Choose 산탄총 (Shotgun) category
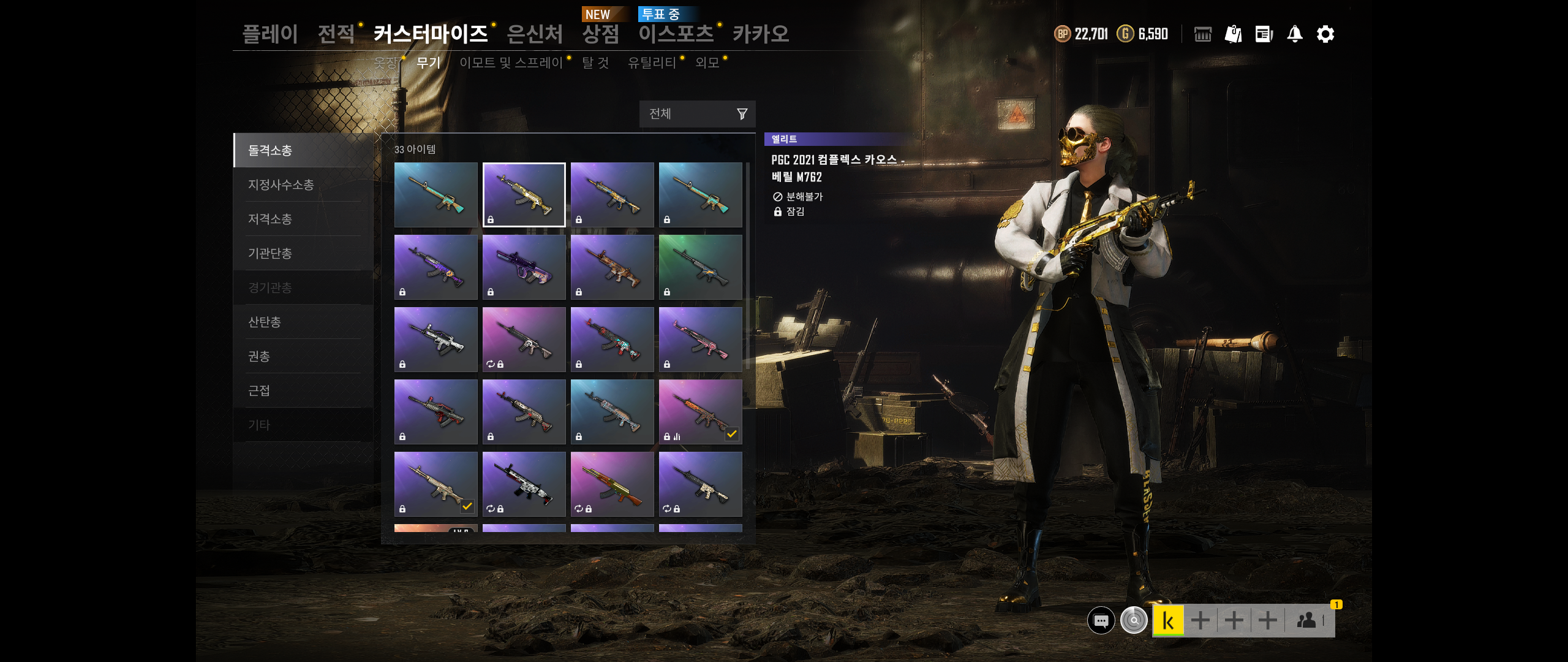This screenshot has width=1568, height=662. (264, 322)
